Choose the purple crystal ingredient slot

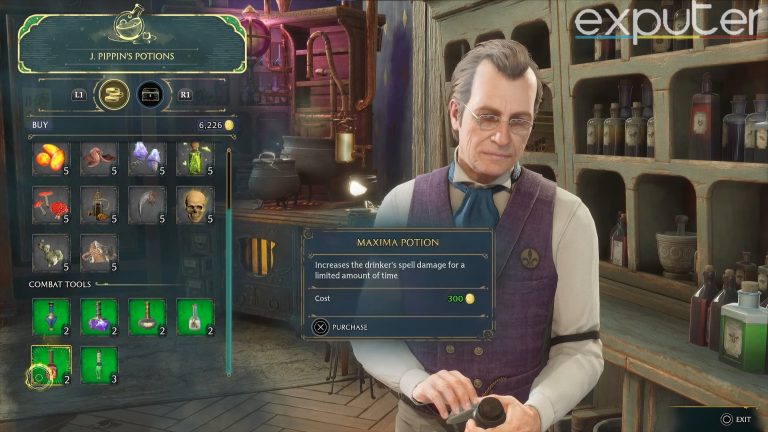click(147, 157)
